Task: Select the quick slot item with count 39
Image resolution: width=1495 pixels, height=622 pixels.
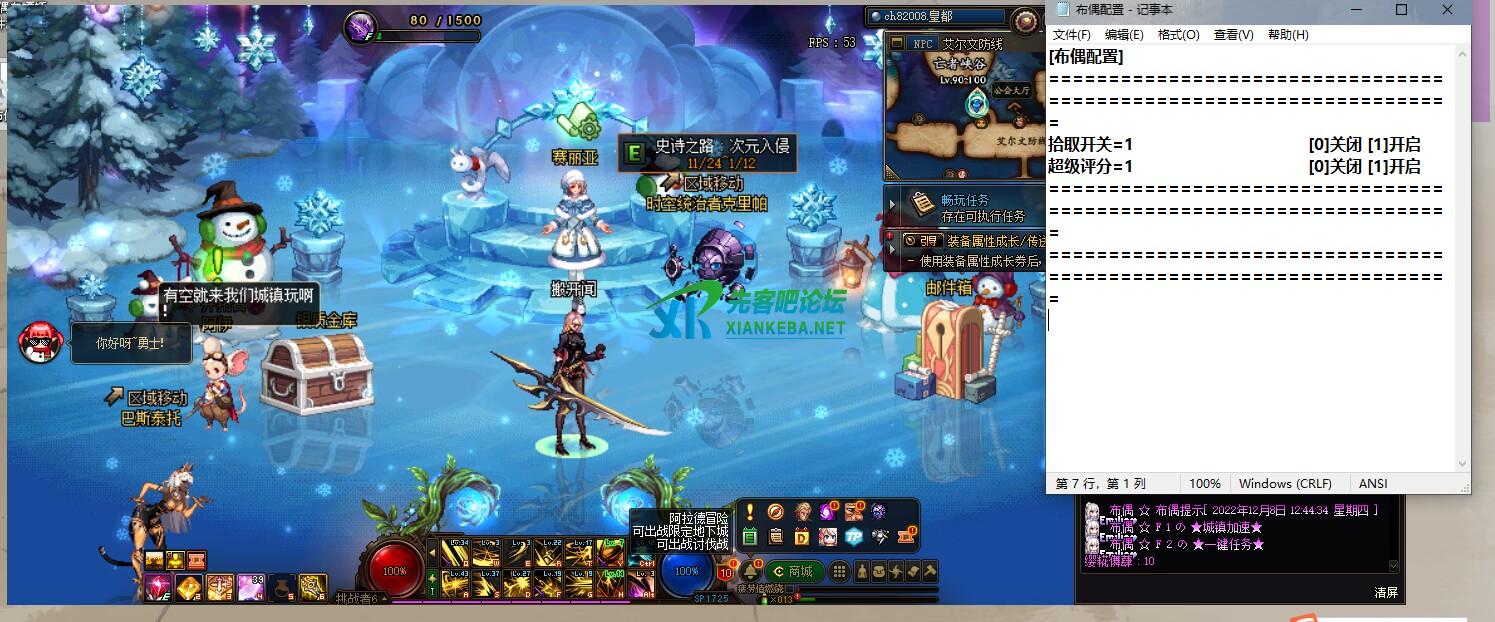Action: [251, 587]
